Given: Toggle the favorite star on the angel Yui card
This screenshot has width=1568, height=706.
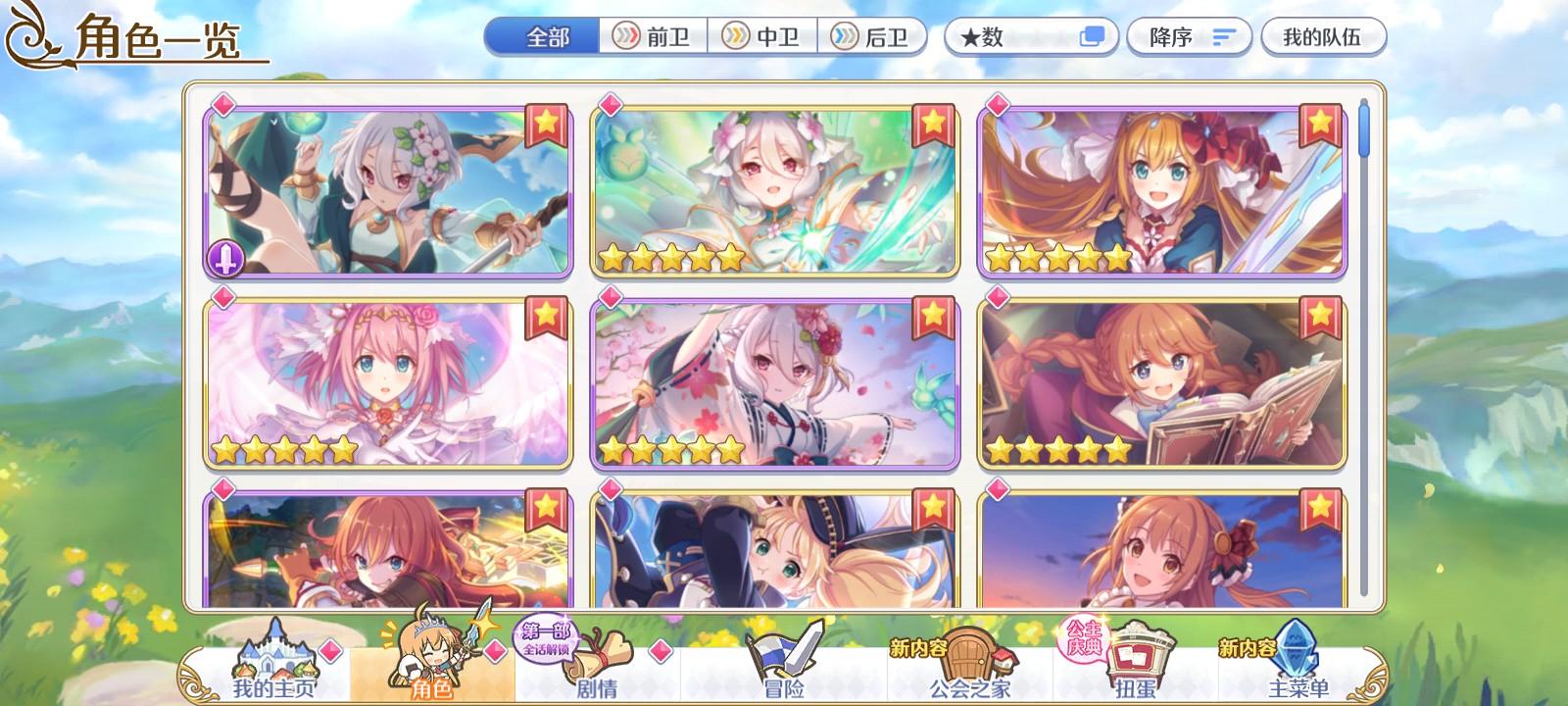Looking at the screenshot, I should pos(544,316).
